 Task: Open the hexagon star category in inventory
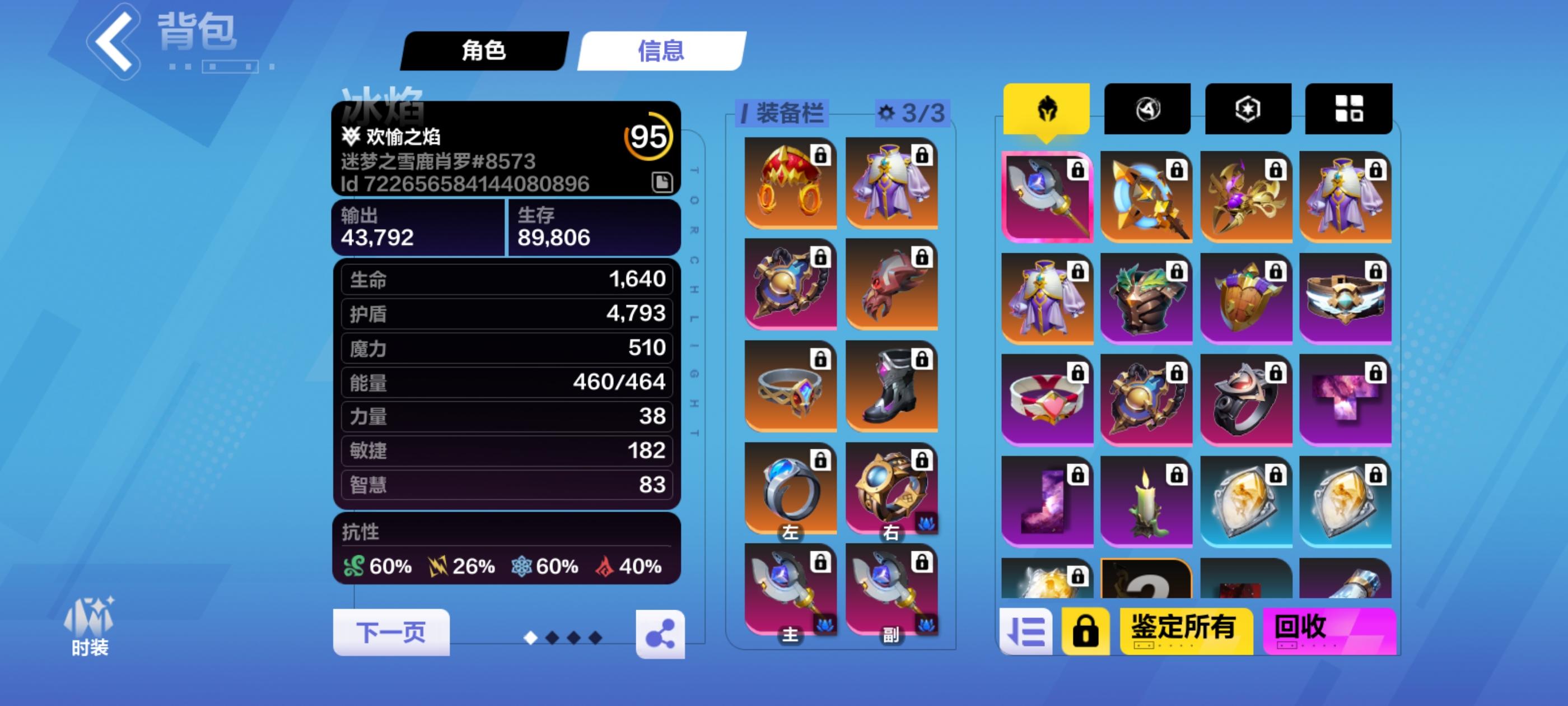1248,109
